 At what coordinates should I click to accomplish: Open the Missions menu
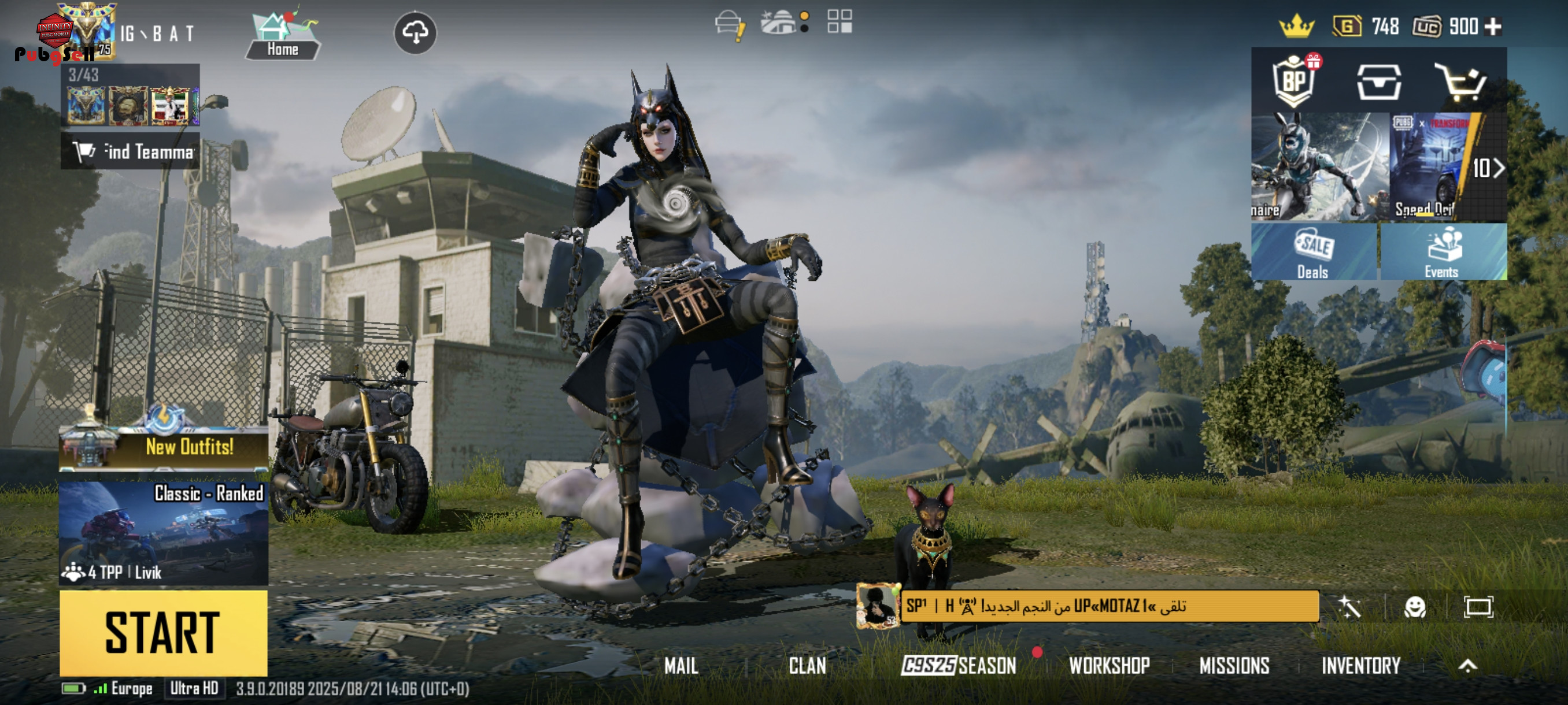pyautogui.click(x=1234, y=666)
